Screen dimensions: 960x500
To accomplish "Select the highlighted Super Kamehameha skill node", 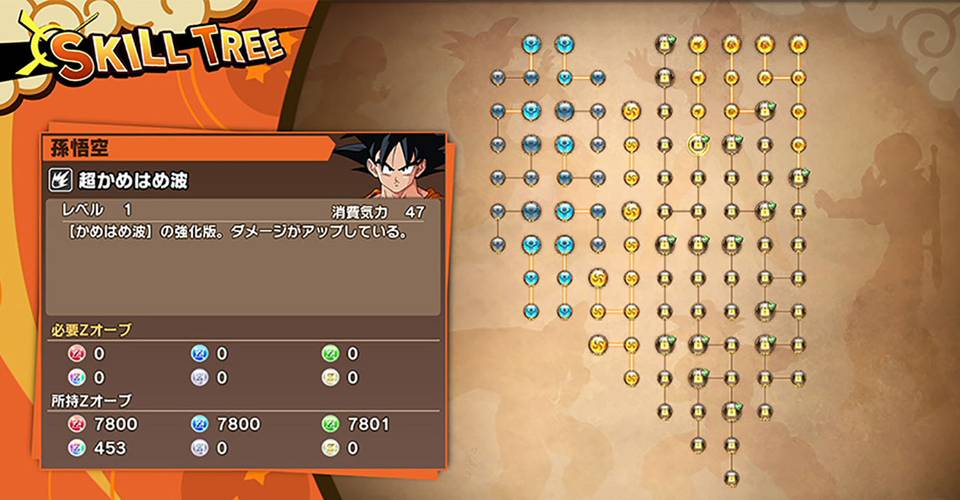I will [x=697, y=145].
